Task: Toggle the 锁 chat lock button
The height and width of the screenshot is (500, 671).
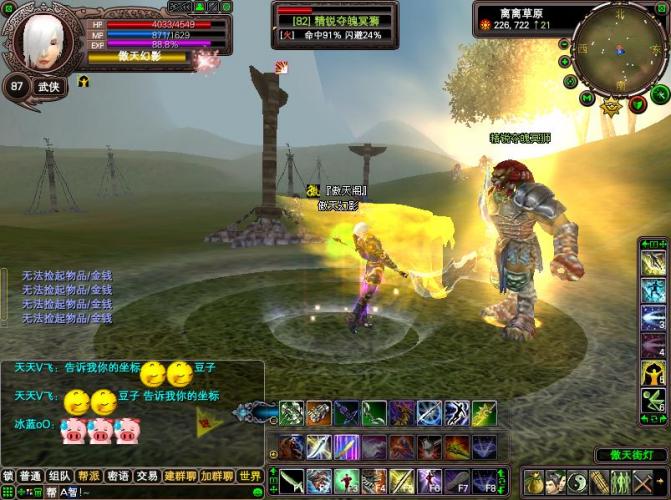Action: pos(7,476)
